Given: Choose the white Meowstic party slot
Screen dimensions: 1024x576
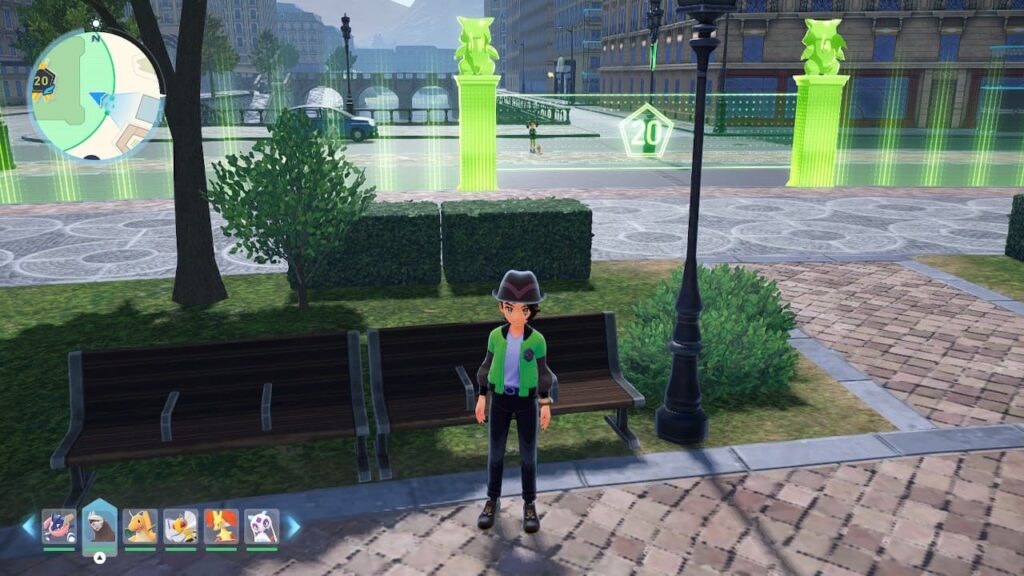Looking at the screenshot, I should pos(261,526).
